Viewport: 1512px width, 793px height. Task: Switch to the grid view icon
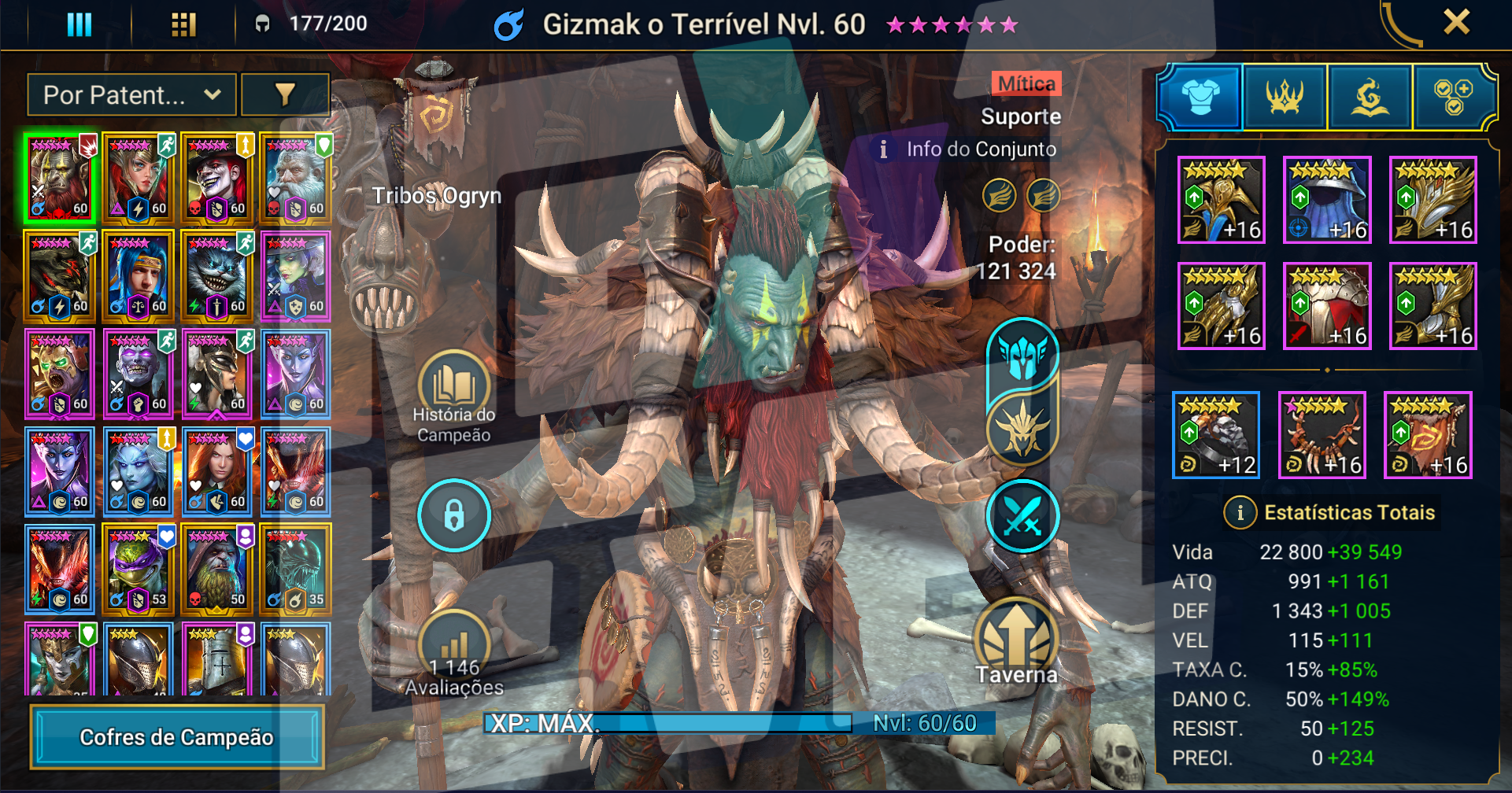pos(183,24)
